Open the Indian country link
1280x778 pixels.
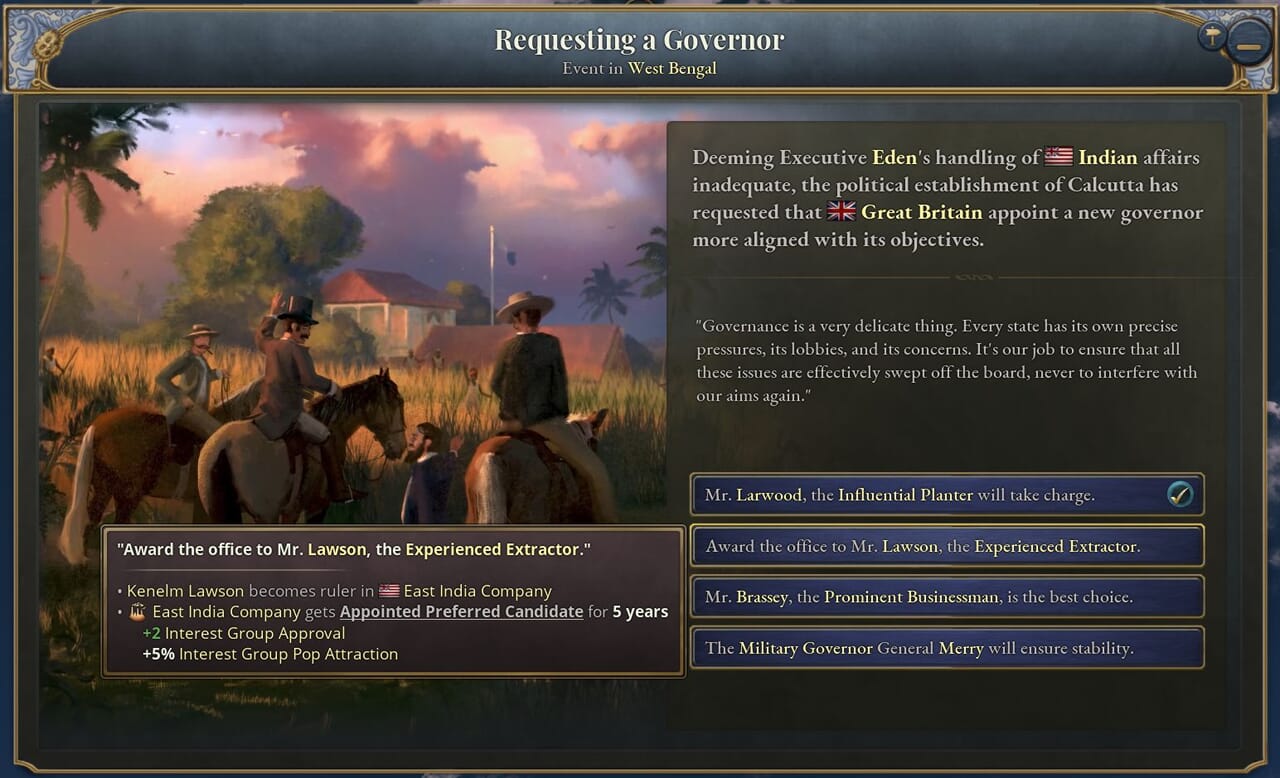tap(1107, 157)
